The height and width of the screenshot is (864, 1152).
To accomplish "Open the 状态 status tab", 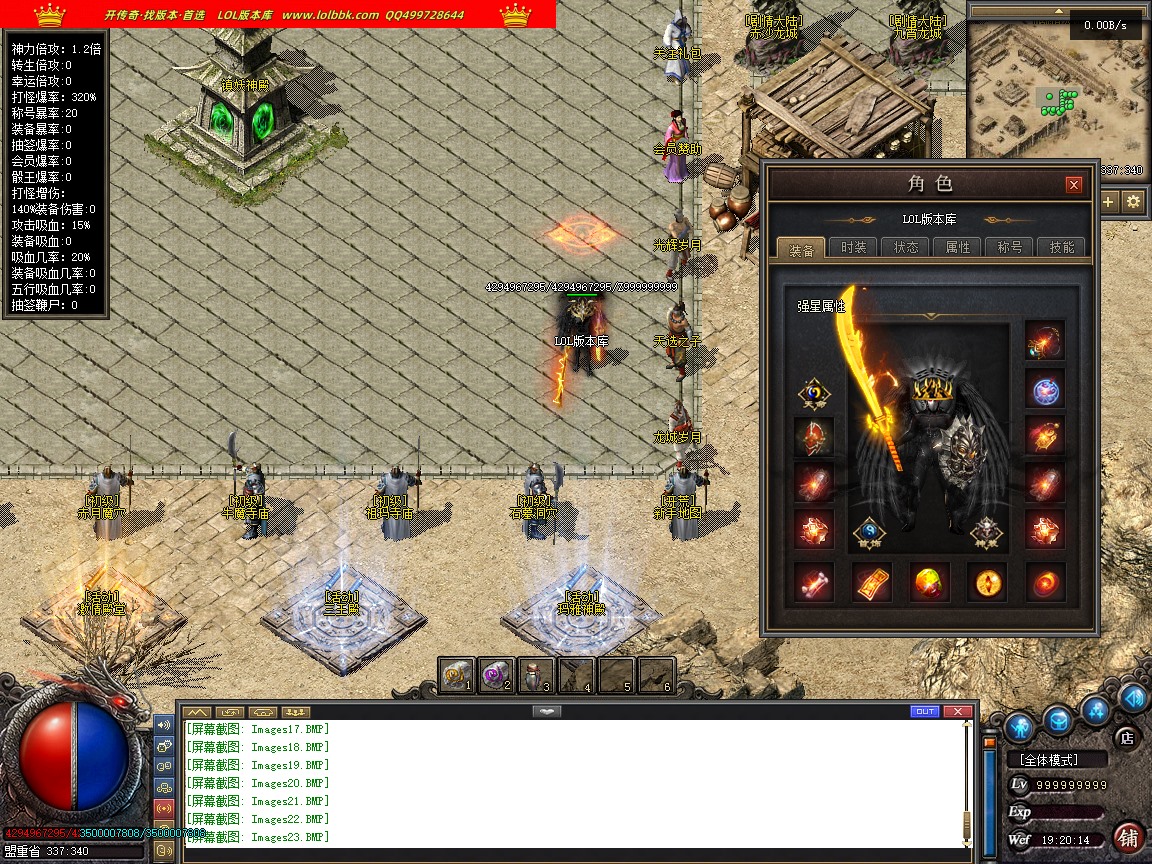I will [906, 248].
